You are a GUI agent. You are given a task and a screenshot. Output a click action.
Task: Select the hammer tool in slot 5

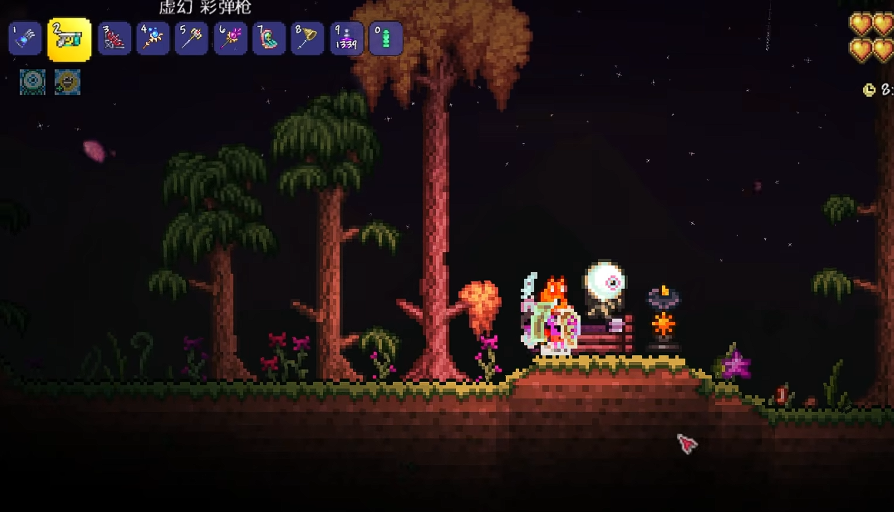pos(191,39)
